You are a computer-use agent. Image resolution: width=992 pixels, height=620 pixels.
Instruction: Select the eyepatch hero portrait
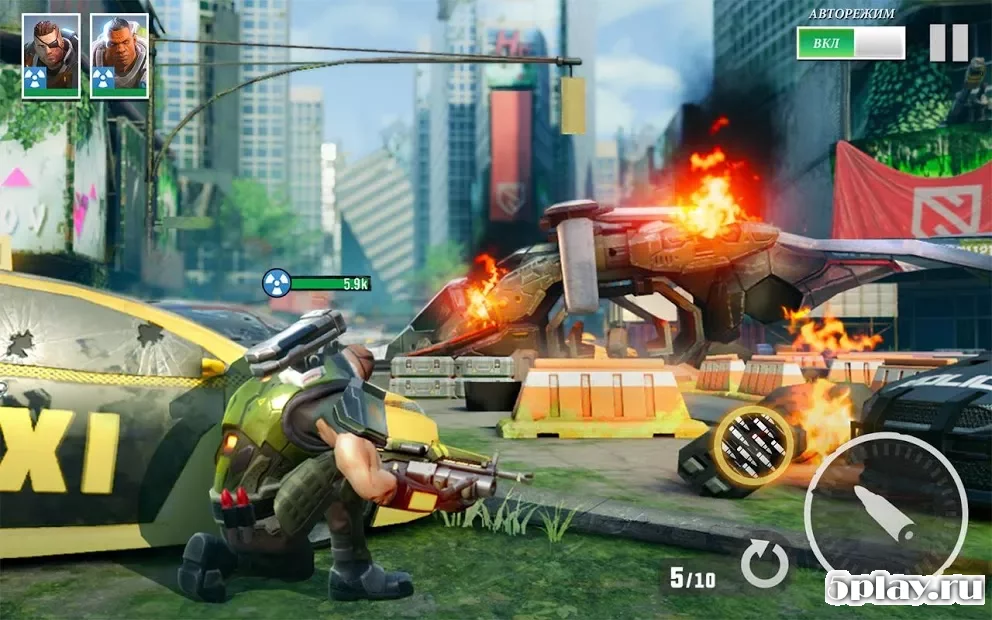tap(51, 56)
